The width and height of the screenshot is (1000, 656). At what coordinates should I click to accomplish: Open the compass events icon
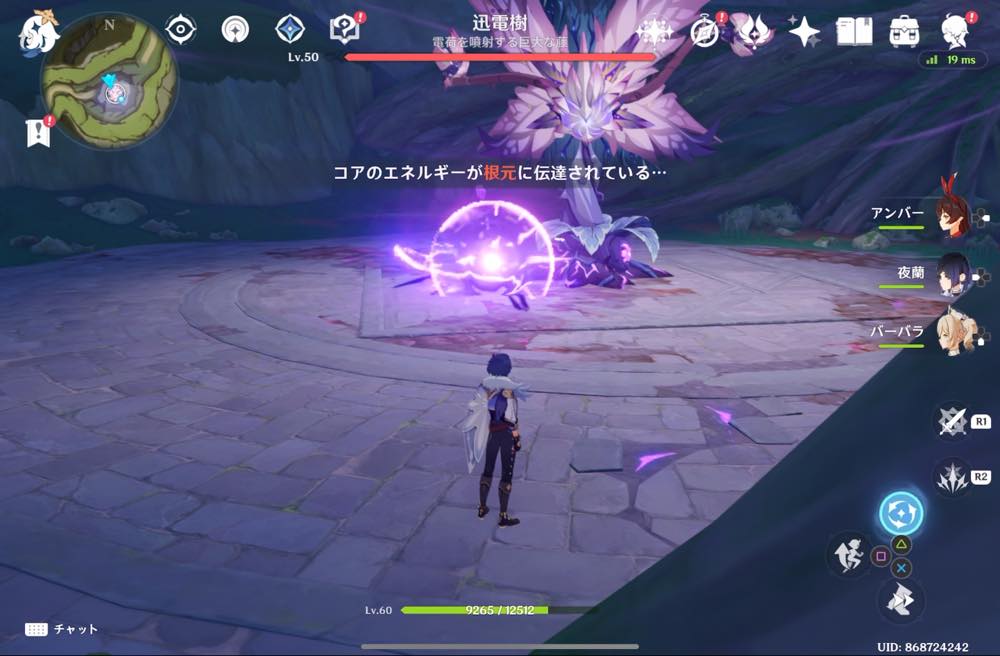pos(705,32)
